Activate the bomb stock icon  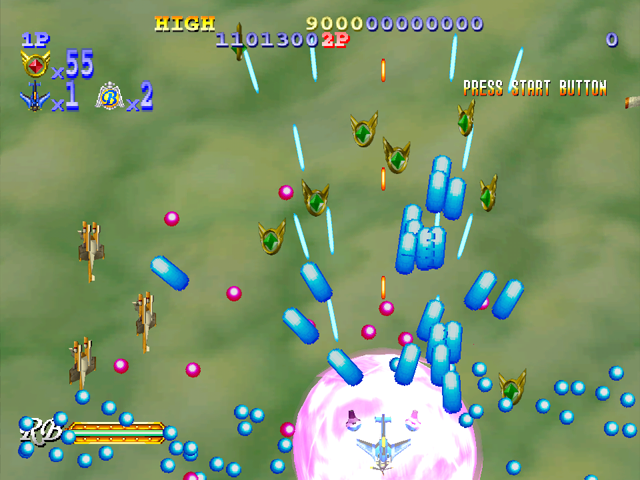coord(109,97)
